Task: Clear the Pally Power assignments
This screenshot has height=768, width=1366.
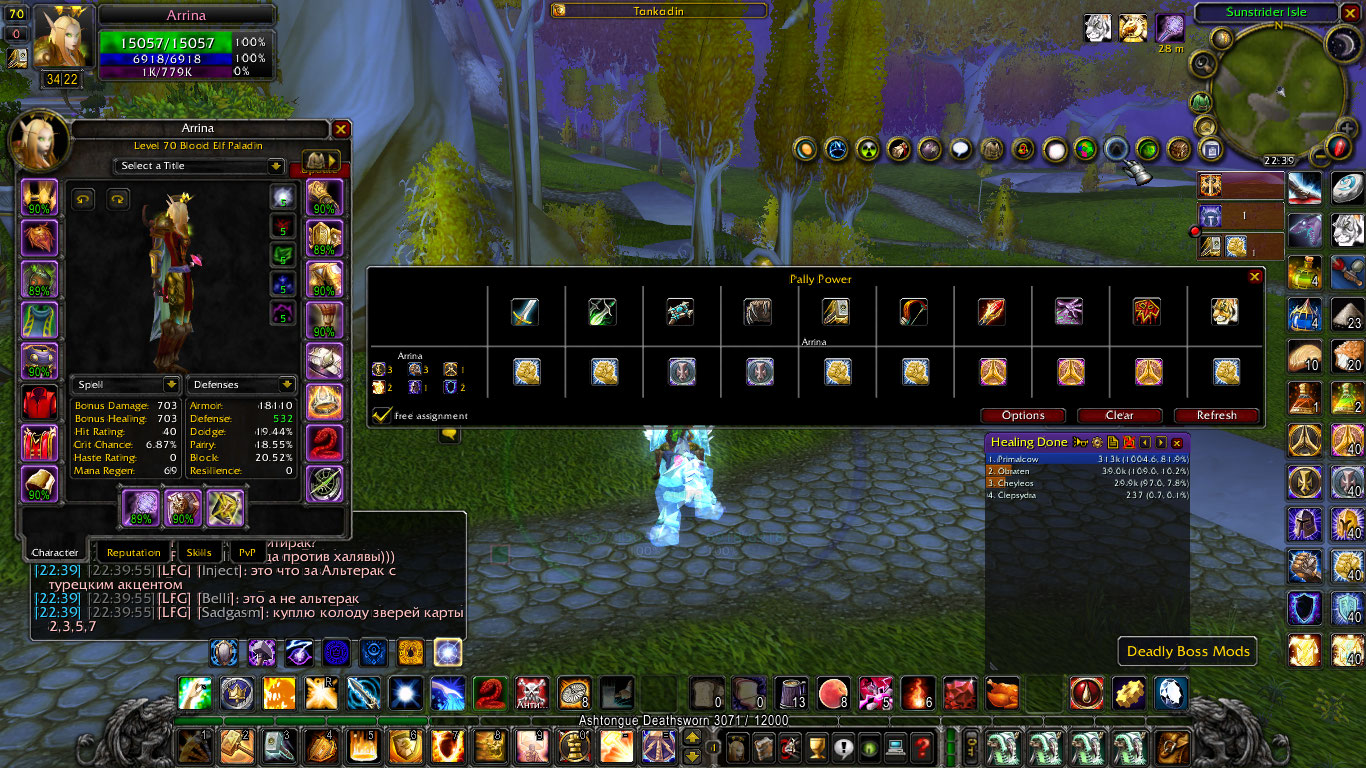Action: point(1119,415)
